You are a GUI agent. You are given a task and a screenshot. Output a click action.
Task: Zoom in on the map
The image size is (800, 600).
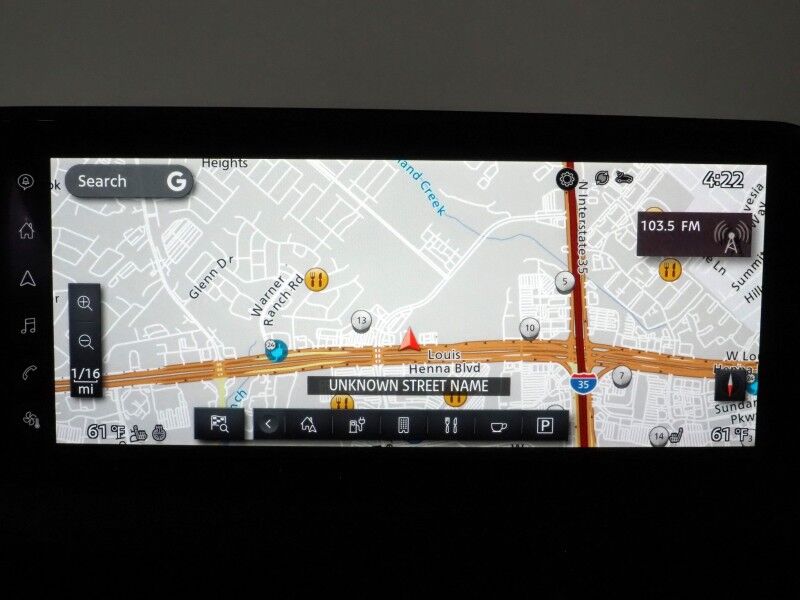click(x=85, y=304)
